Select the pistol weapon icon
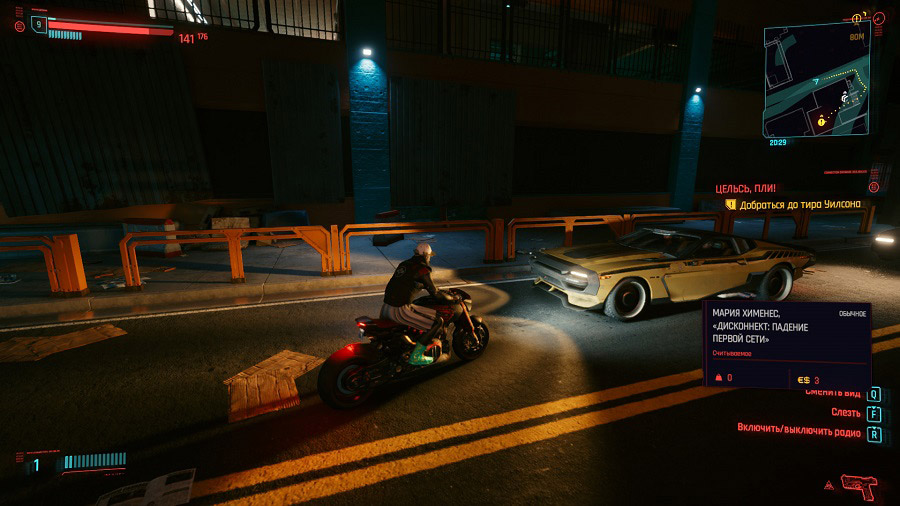The width and height of the screenshot is (900, 506). tap(858, 486)
